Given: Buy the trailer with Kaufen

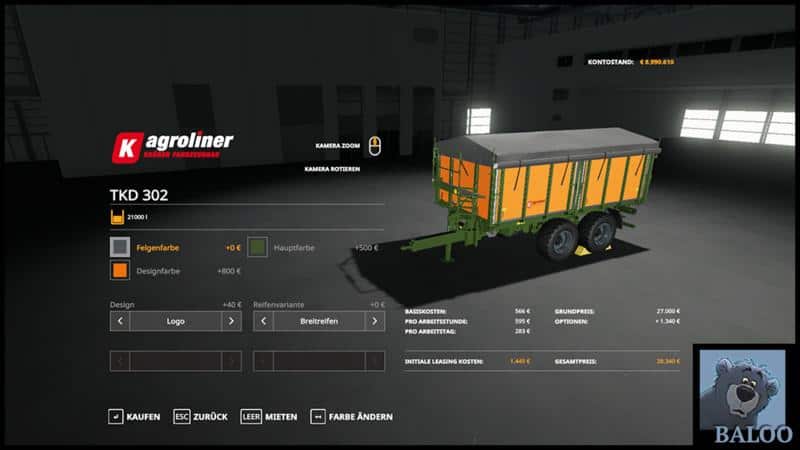Looking at the screenshot, I should coord(135,416).
